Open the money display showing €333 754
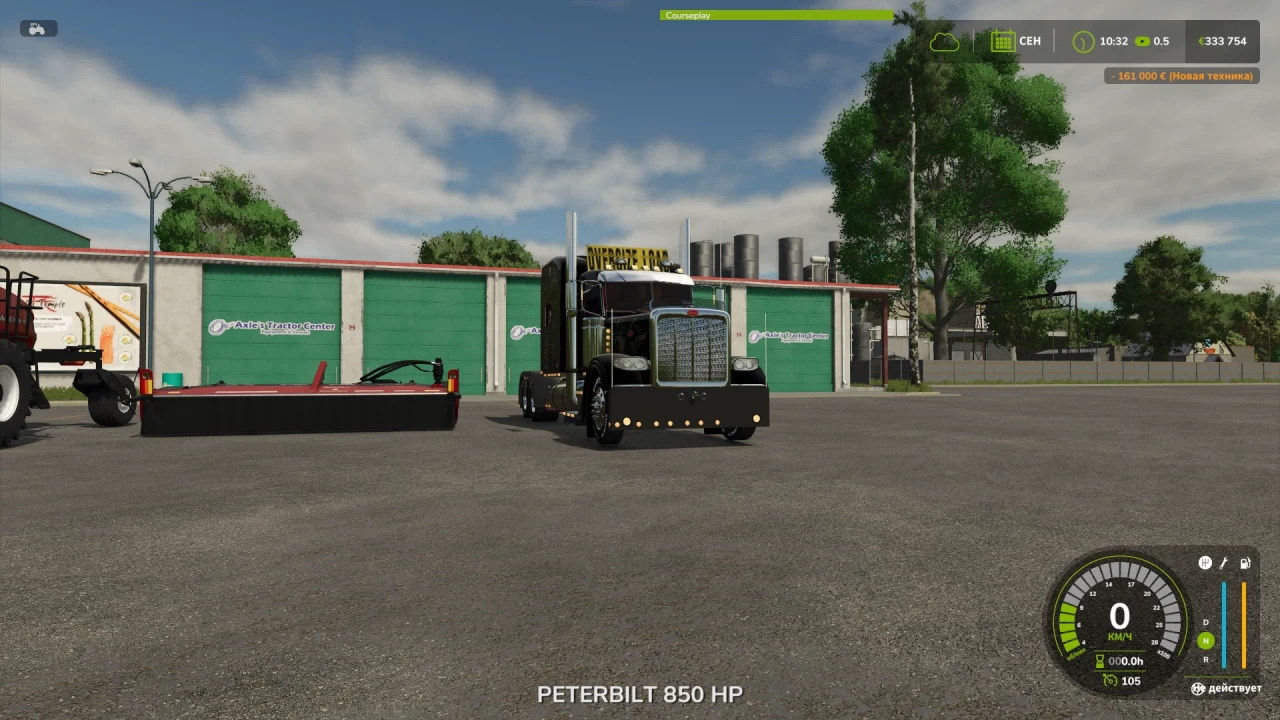The height and width of the screenshot is (720, 1280). click(1222, 41)
